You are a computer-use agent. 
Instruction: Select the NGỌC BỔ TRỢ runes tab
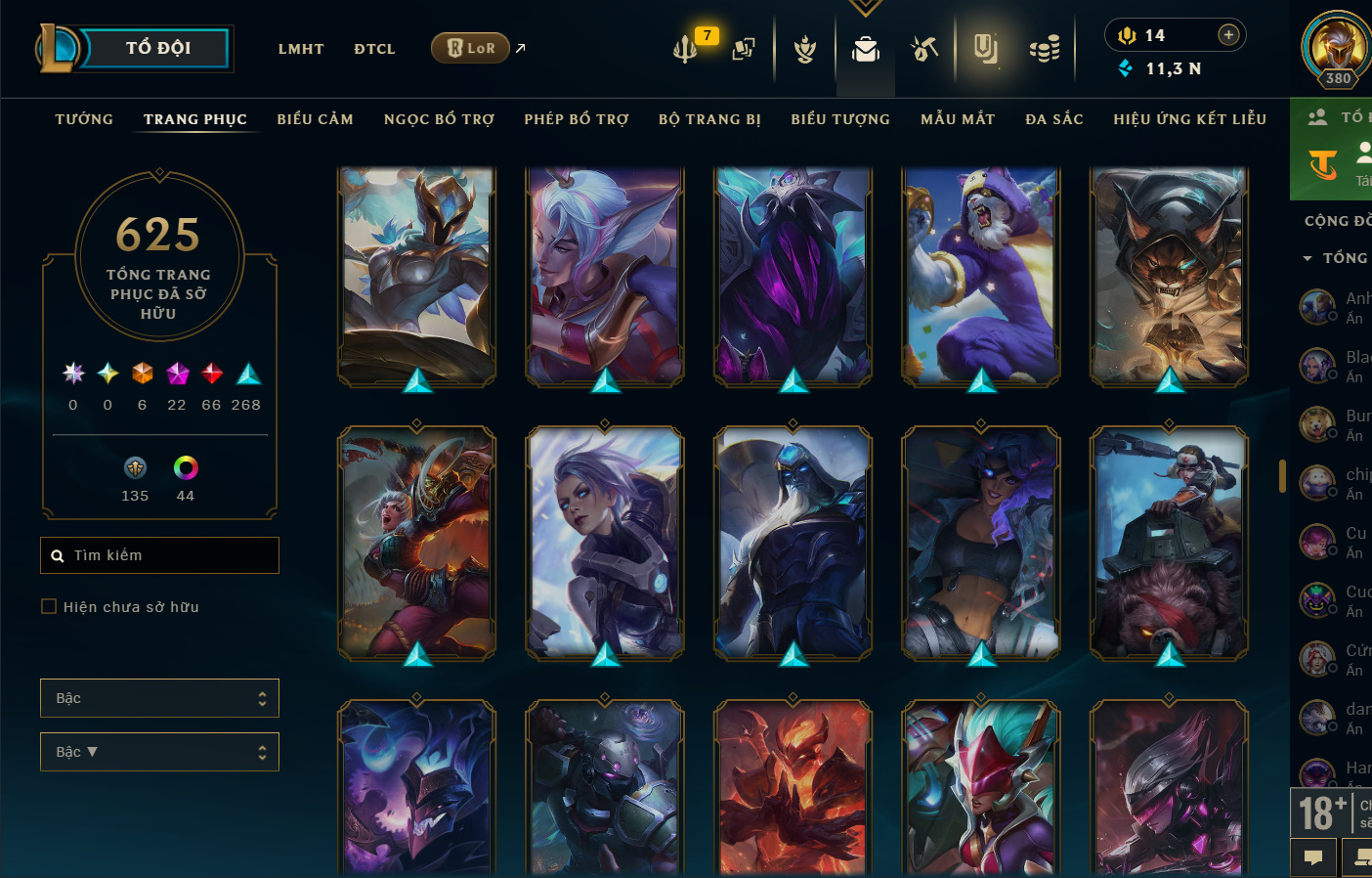[x=439, y=119]
